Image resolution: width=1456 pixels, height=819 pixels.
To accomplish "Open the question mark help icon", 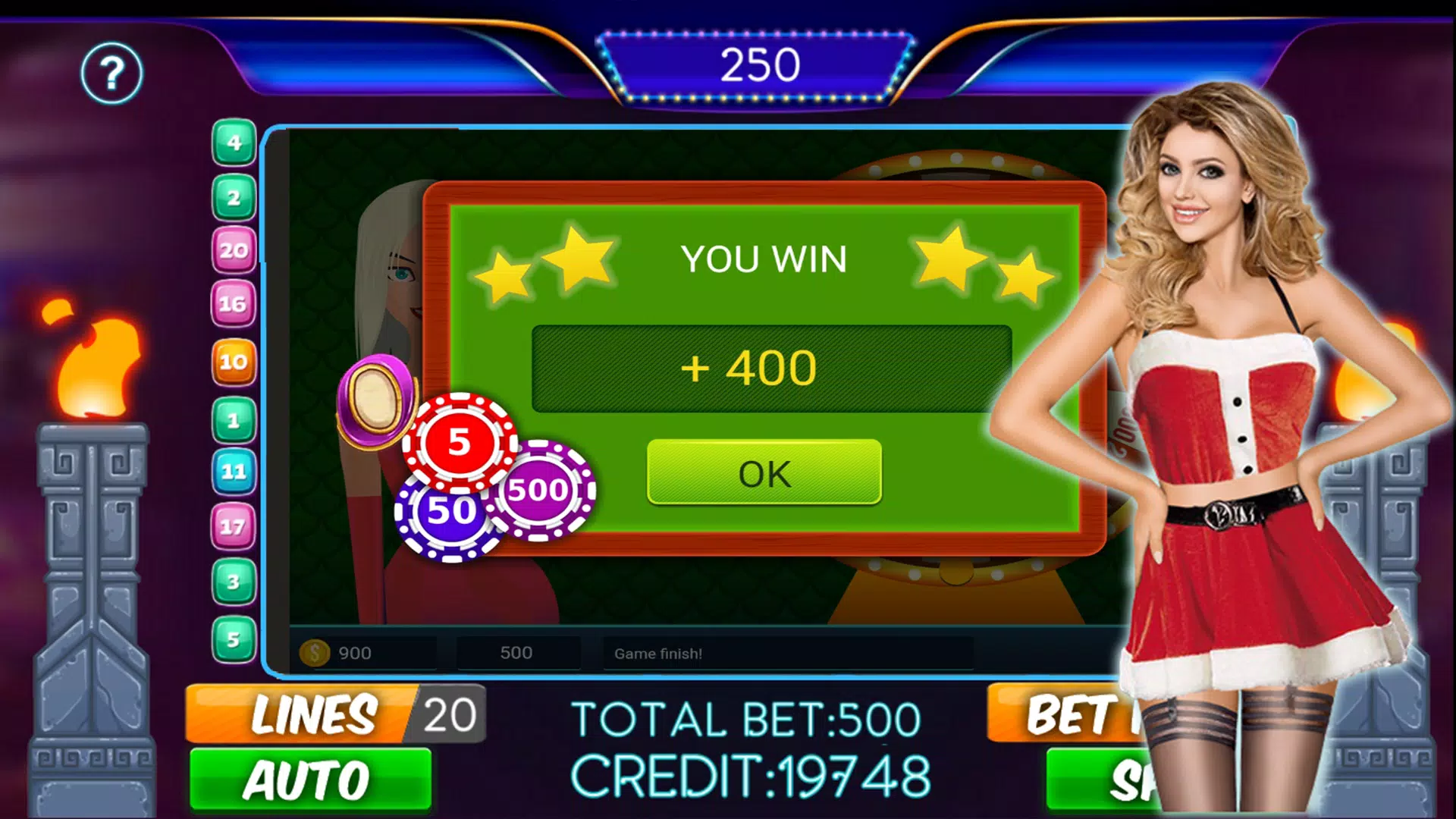I will [111, 74].
